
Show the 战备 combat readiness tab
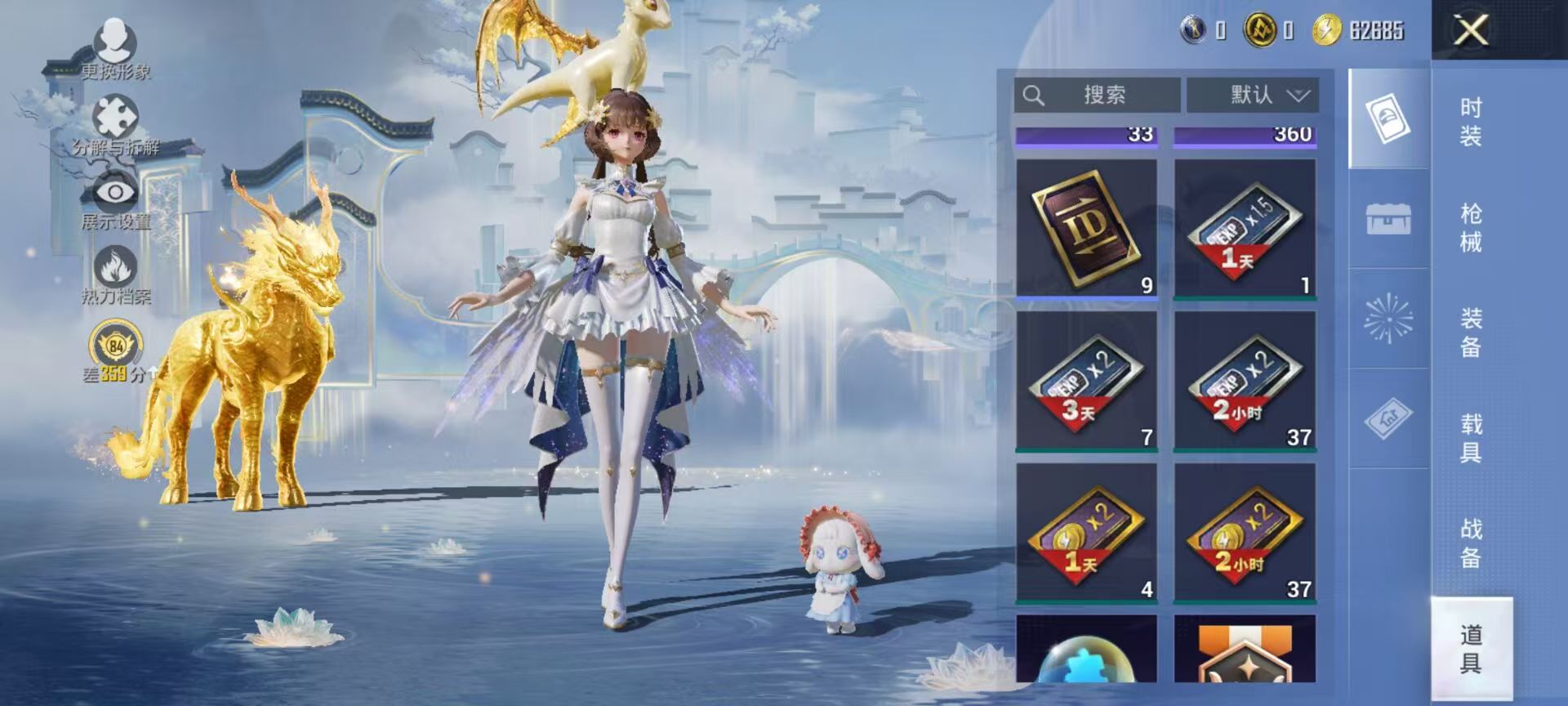tap(1471, 543)
